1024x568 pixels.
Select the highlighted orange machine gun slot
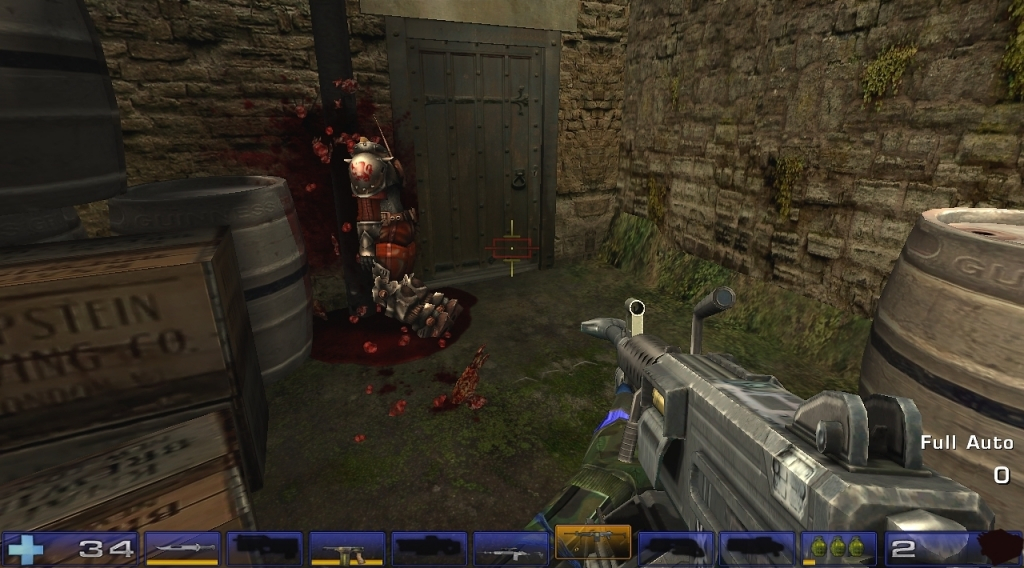[x=592, y=543]
